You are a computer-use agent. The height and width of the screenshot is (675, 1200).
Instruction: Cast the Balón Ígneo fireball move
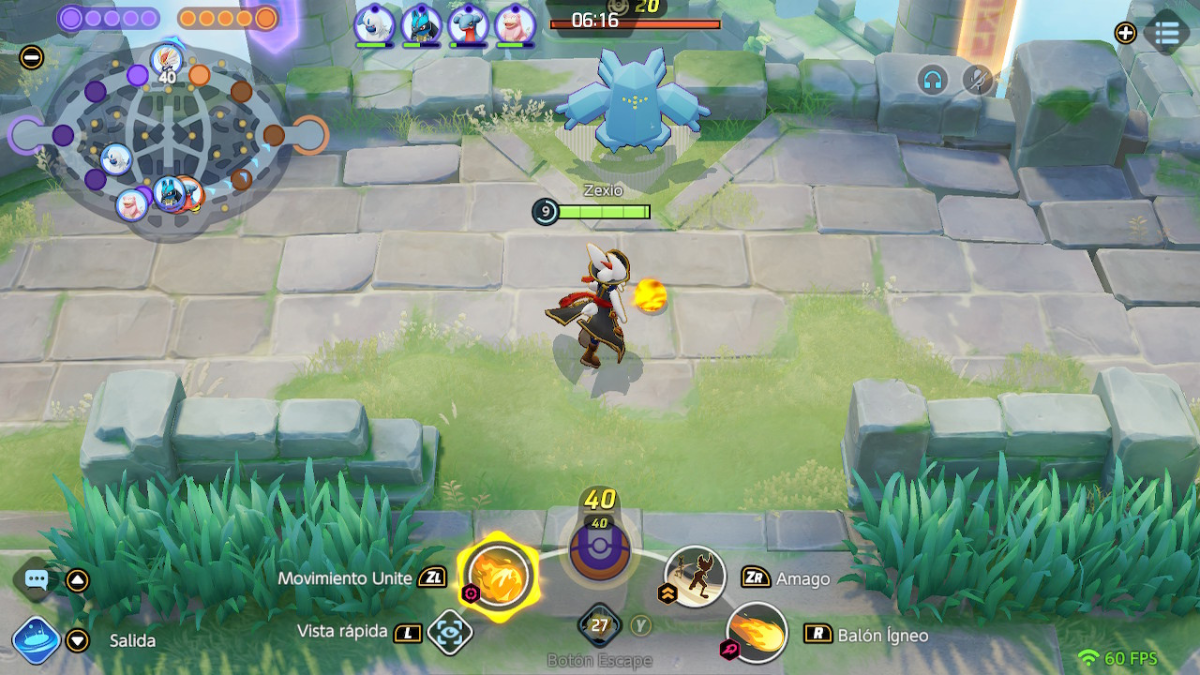756,633
